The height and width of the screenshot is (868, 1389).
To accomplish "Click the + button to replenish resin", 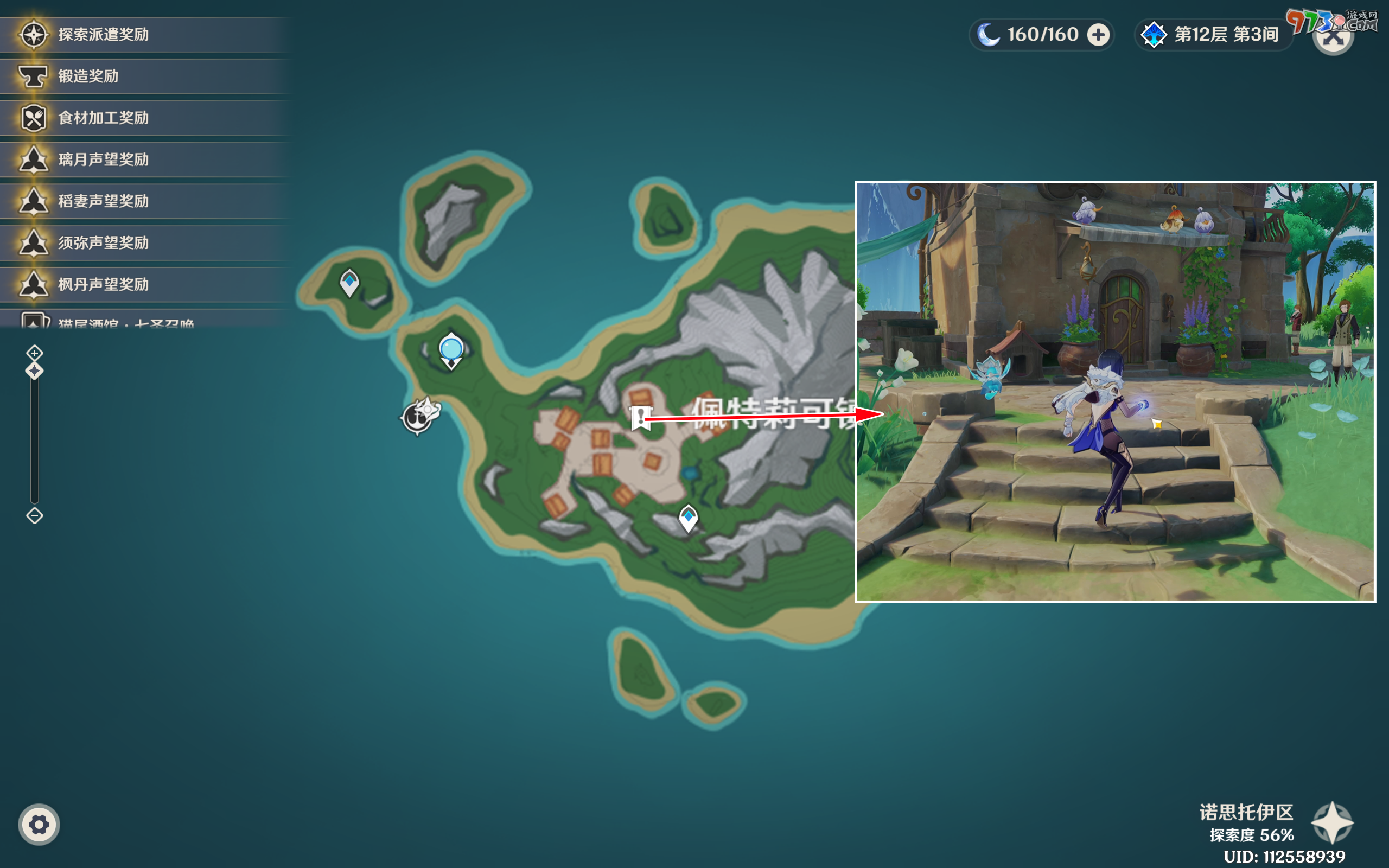I will pyautogui.click(x=1098, y=34).
